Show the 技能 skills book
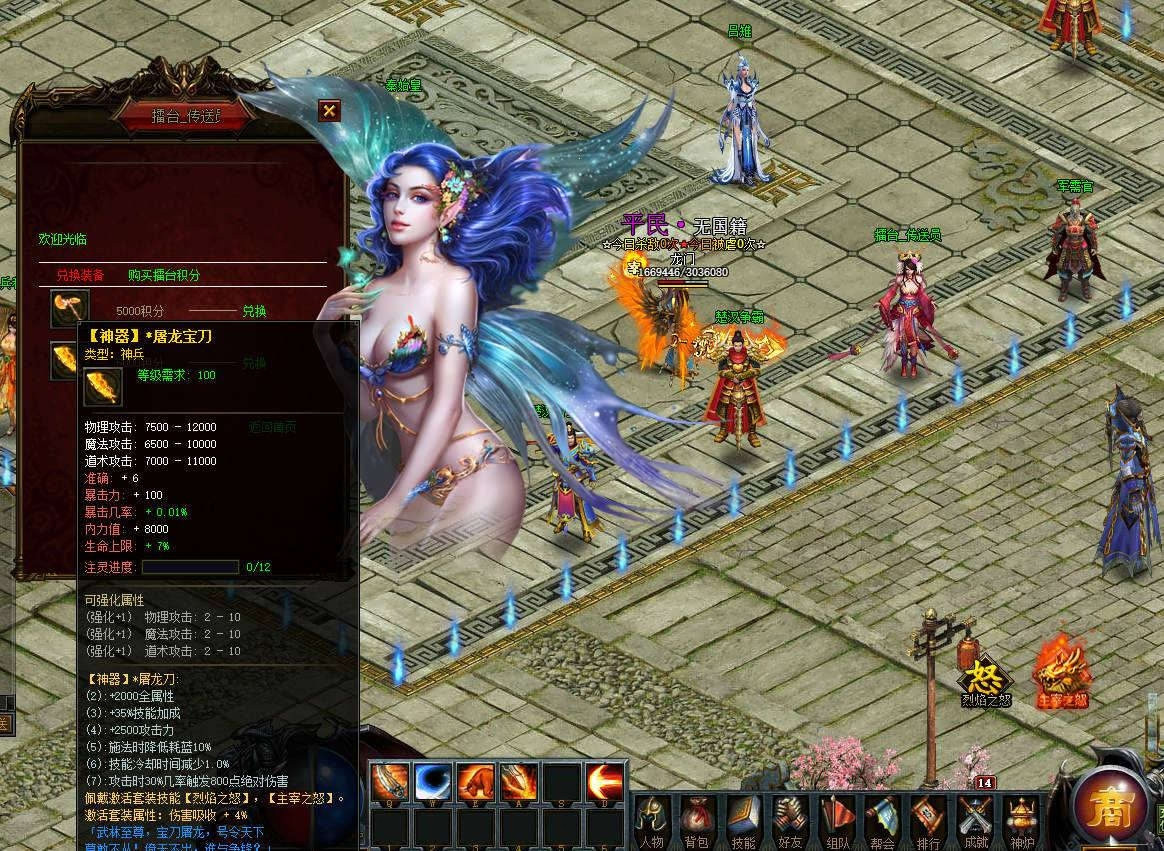Viewport: 1164px width, 851px height. pyautogui.click(x=743, y=821)
